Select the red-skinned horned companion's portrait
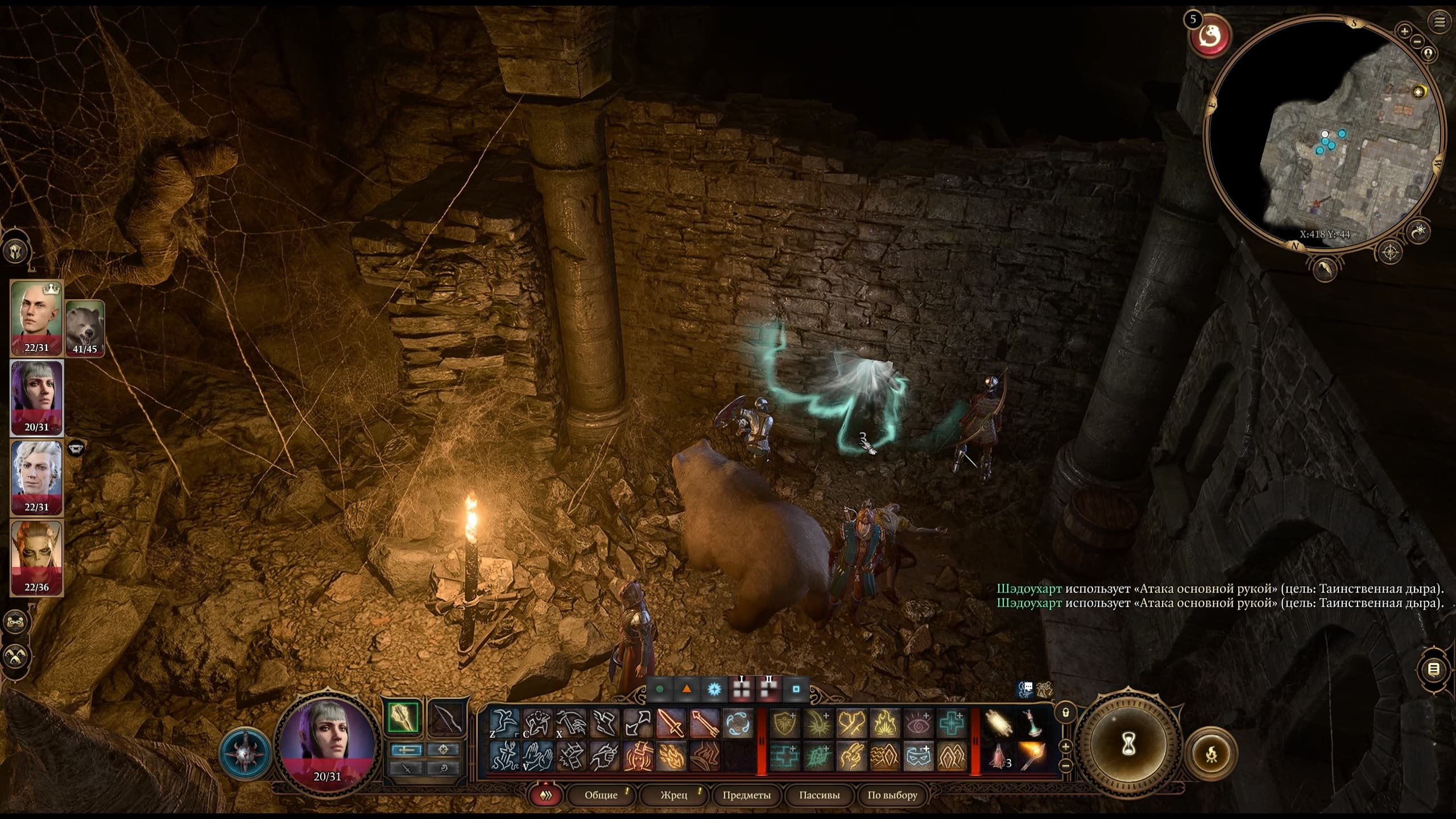This screenshot has width=1456, height=819. (x=36, y=557)
